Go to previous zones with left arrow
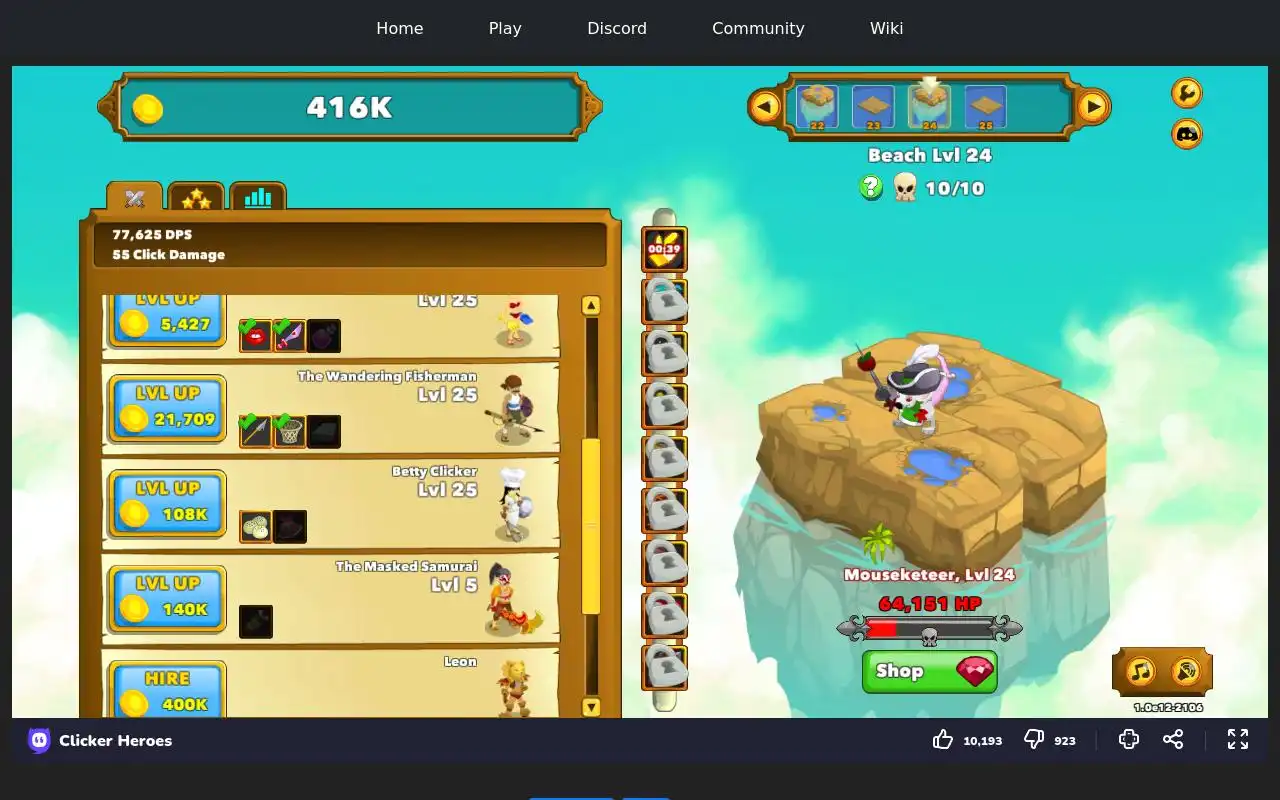The height and width of the screenshot is (800, 1280). click(x=765, y=106)
